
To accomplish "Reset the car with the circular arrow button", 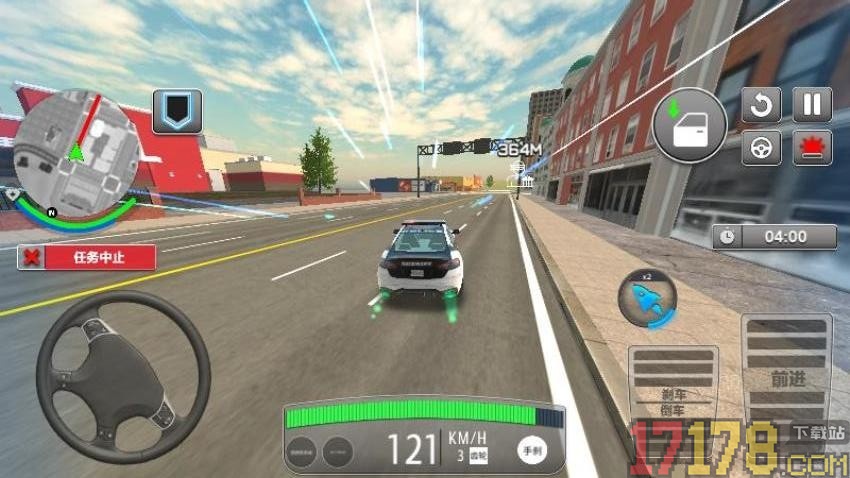I will pos(761,105).
